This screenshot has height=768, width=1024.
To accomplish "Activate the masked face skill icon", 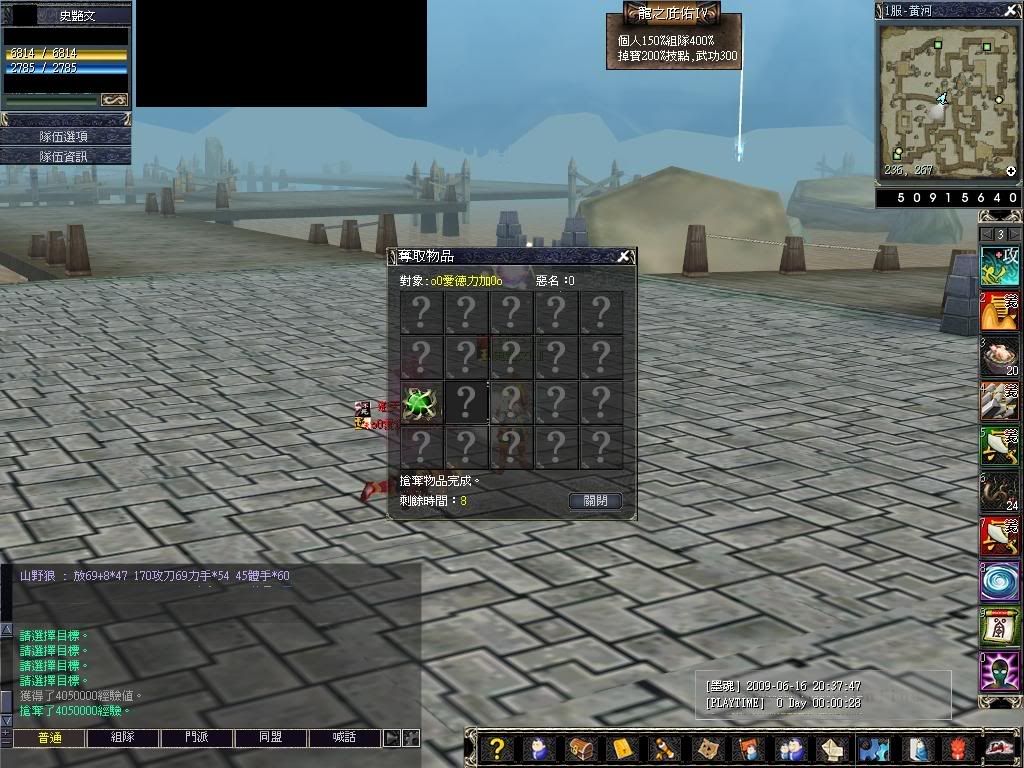I will pyautogui.click(x=999, y=672).
